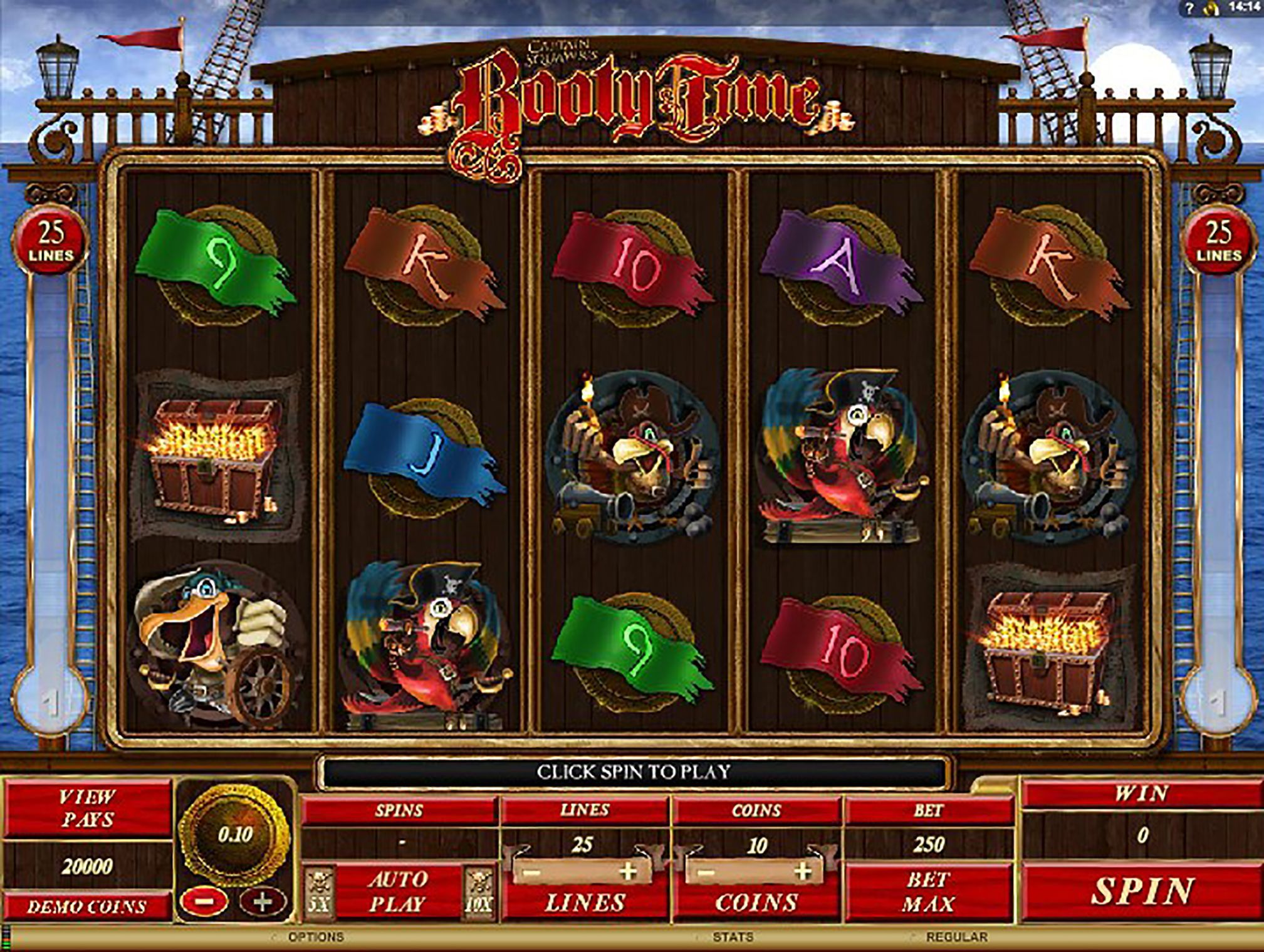The width and height of the screenshot is (1264, 952).
Task: Open the View Pays paytable
Action: [x=87, y=808]
